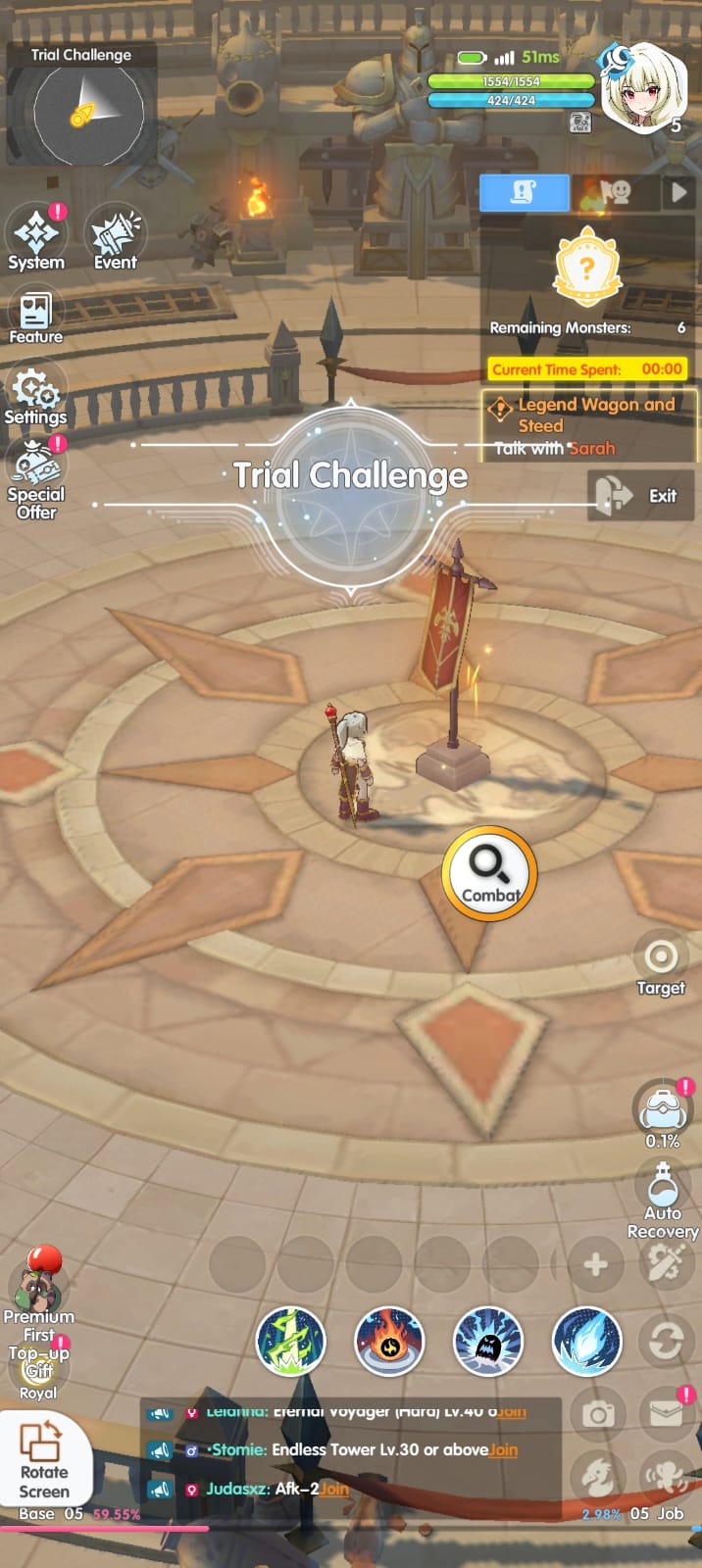This screenshot has height=1568, width=702.
Task: Cast the green lightning skill
Action: 290,1341
